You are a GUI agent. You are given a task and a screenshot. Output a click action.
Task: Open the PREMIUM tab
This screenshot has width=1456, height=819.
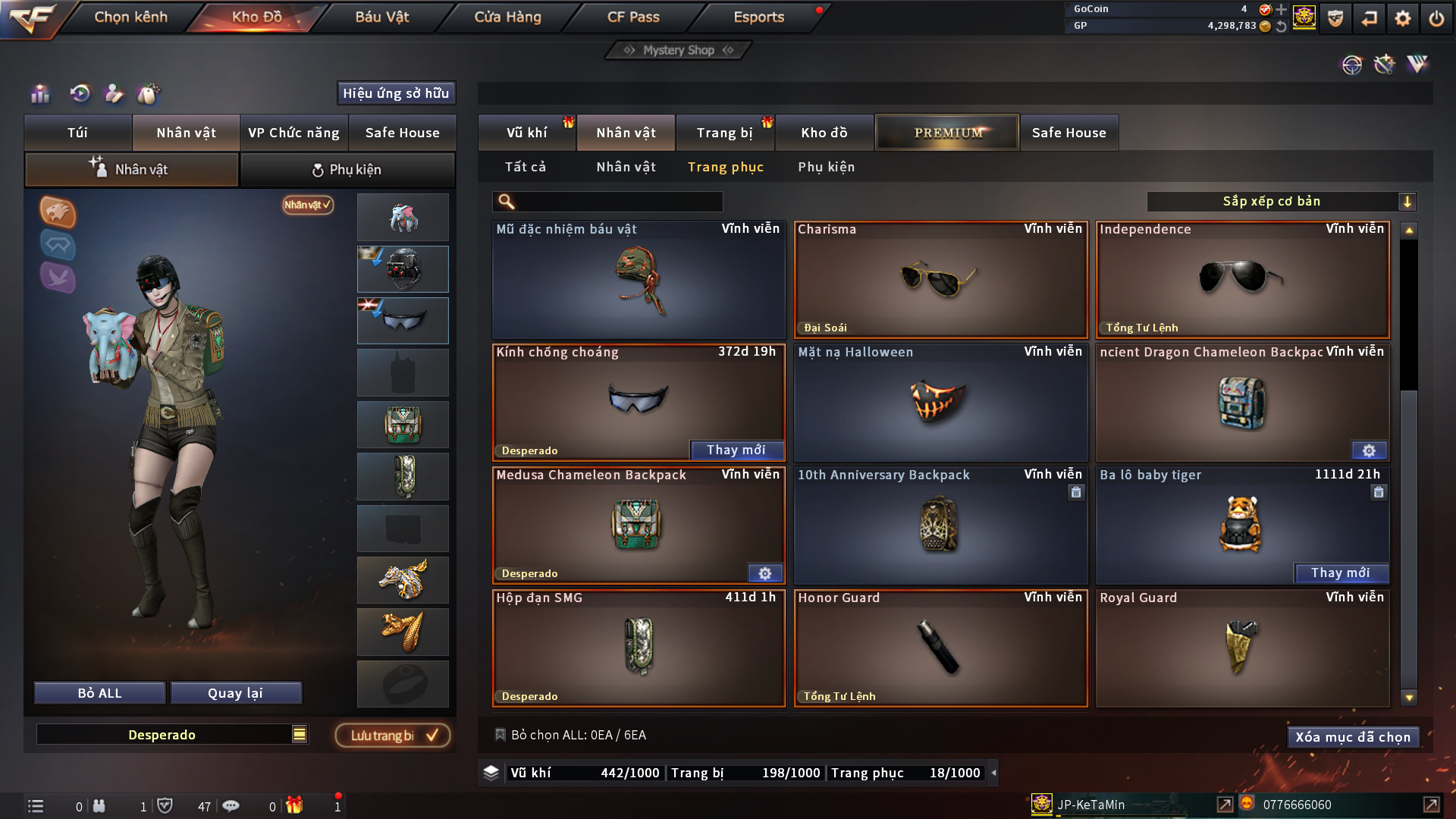[947, 133]
